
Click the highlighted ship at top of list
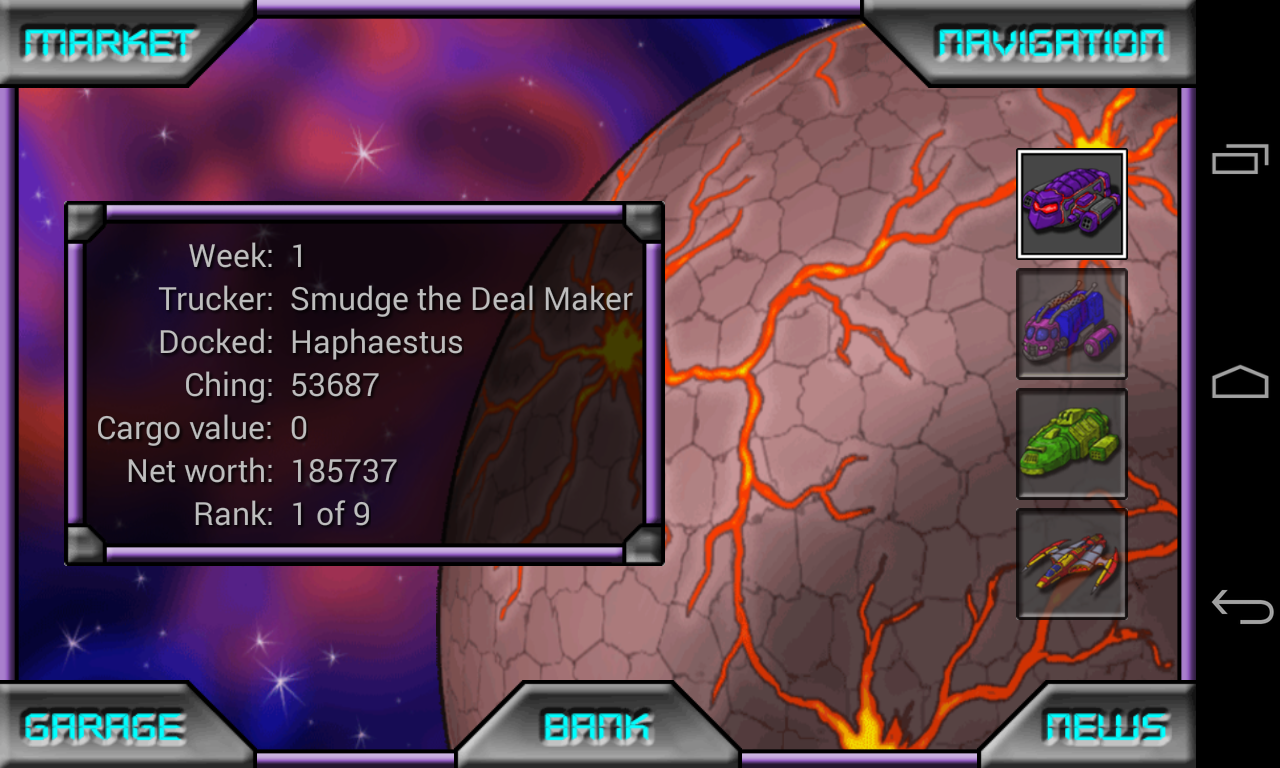click(1071, 203)
